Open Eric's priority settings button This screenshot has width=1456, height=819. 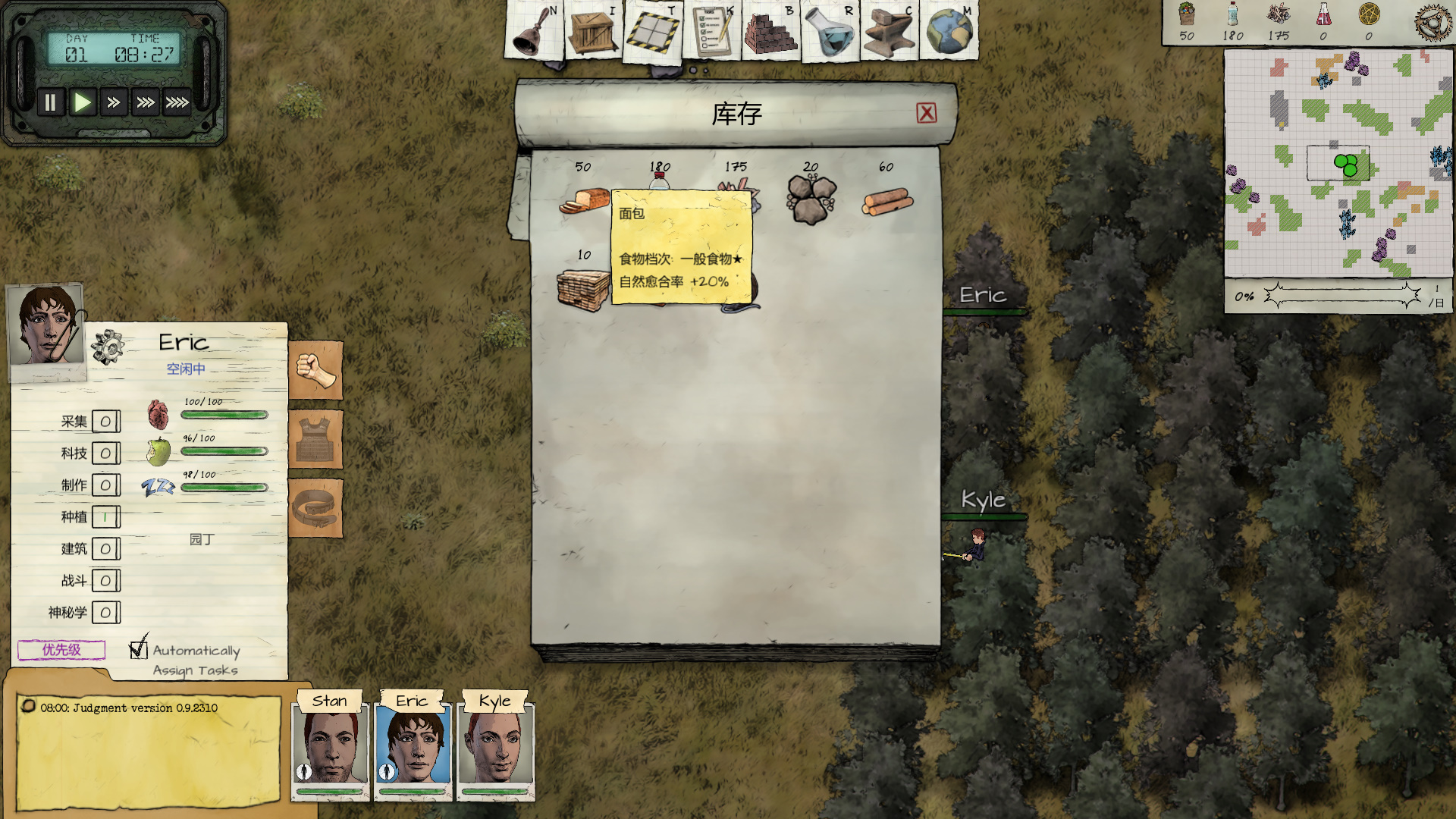coord(61,650)
